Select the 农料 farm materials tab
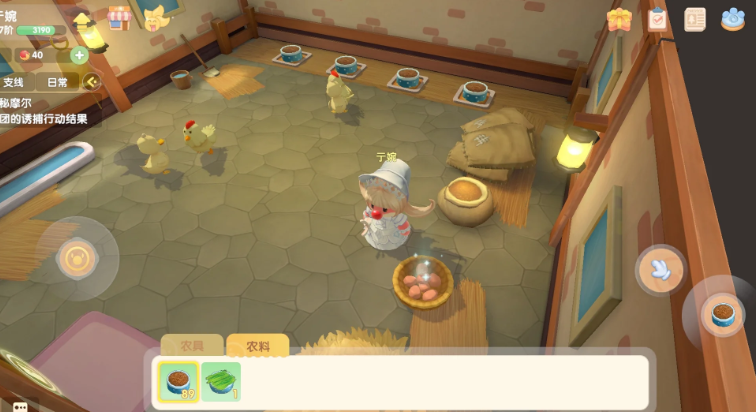Viewport: 756px width, 412px height. [x=257, y=346]
